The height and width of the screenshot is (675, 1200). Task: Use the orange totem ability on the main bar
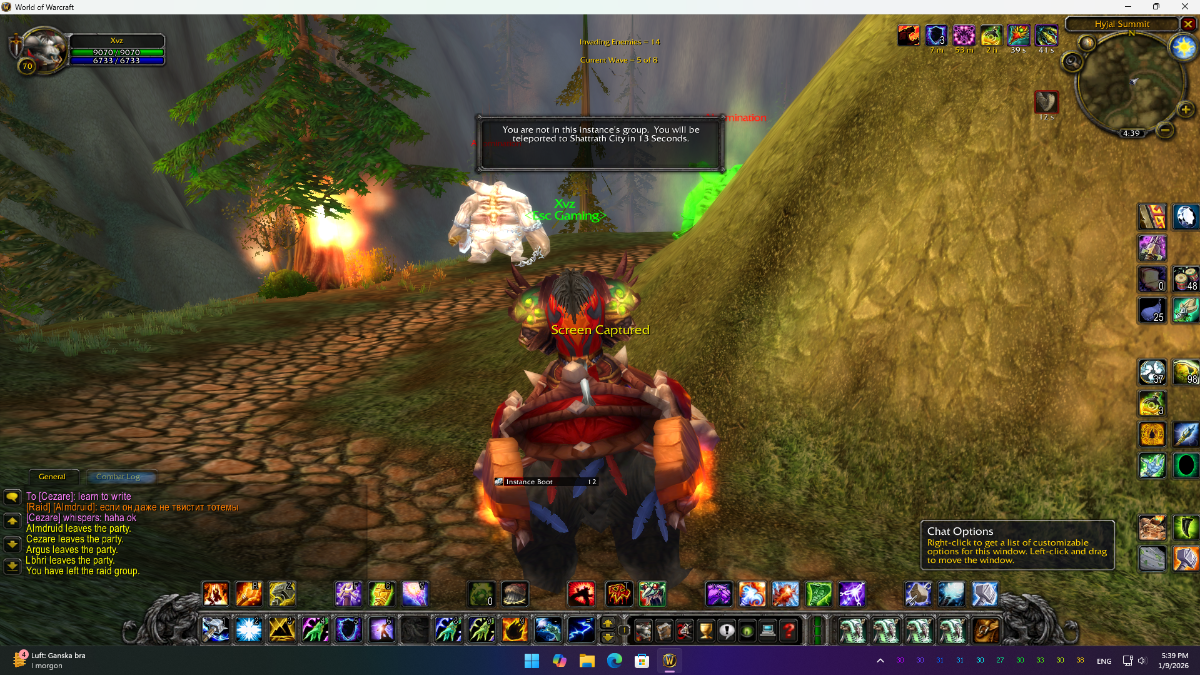pyautogui.click(x=515, y=630)
